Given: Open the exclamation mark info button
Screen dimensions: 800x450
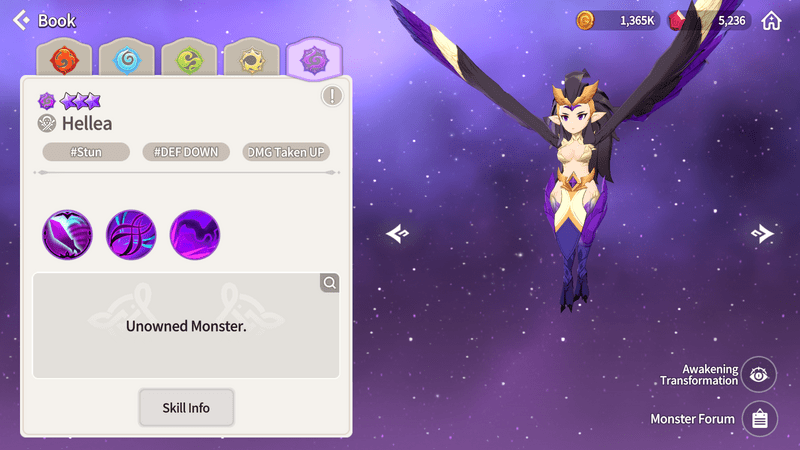Looking at the screenshot, I should point(332,96).
